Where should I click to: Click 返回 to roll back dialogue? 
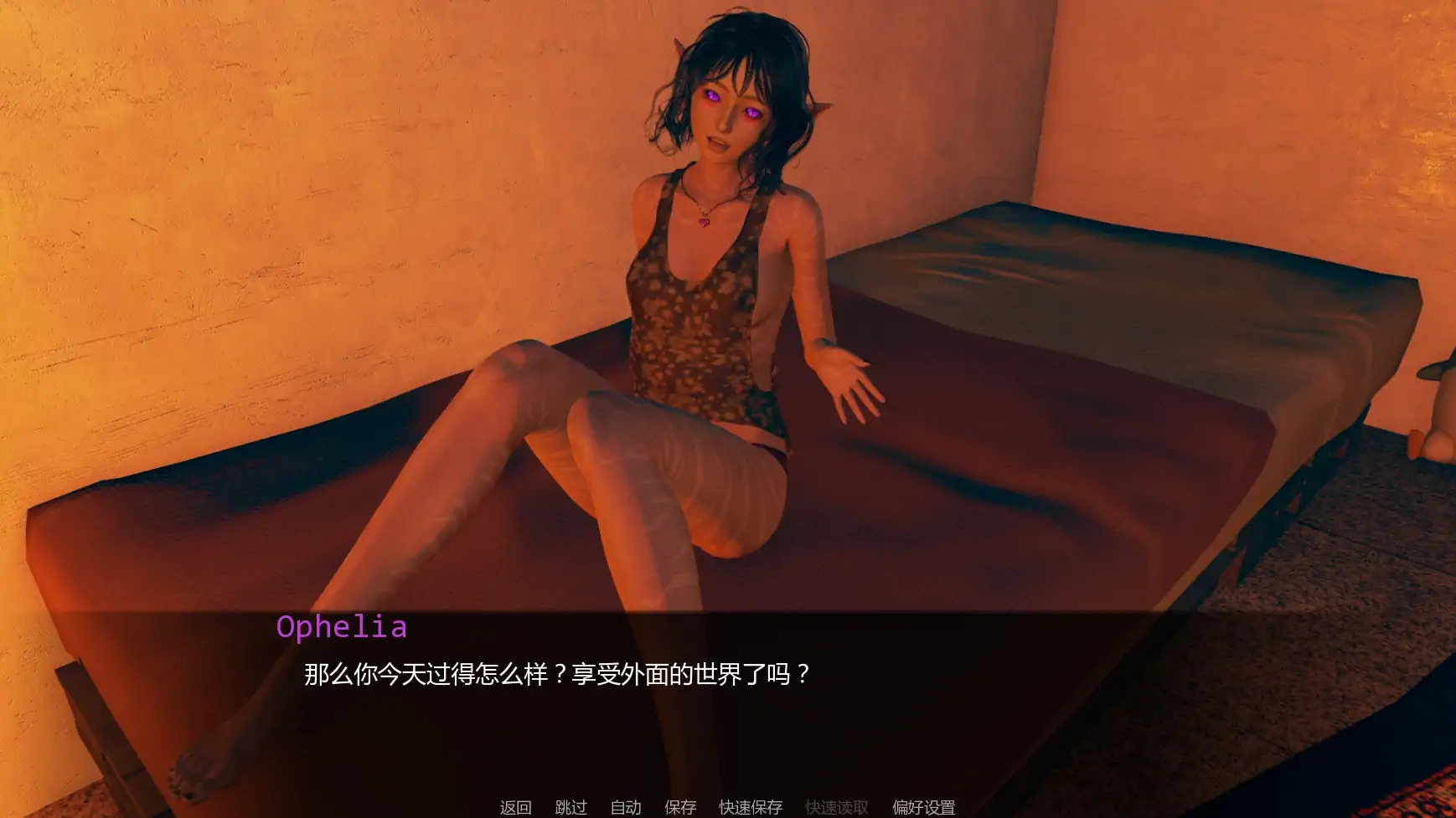click(514, 808)
